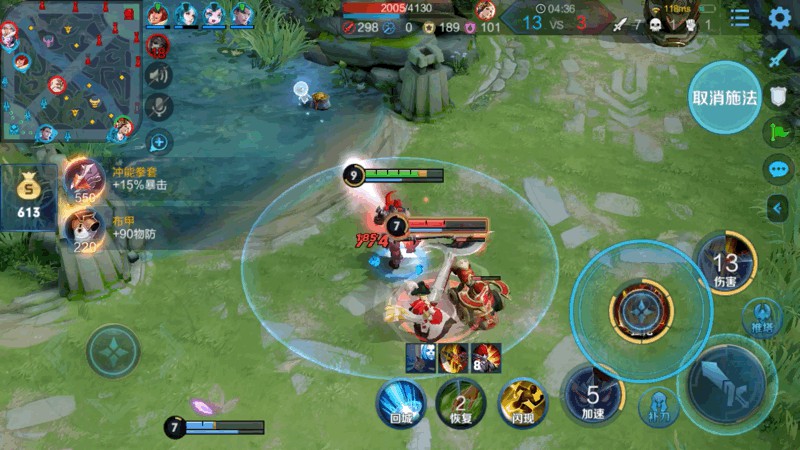Use the 恢复 restore ability
This screenshot has height=450, width=800.
pos(461,401)
